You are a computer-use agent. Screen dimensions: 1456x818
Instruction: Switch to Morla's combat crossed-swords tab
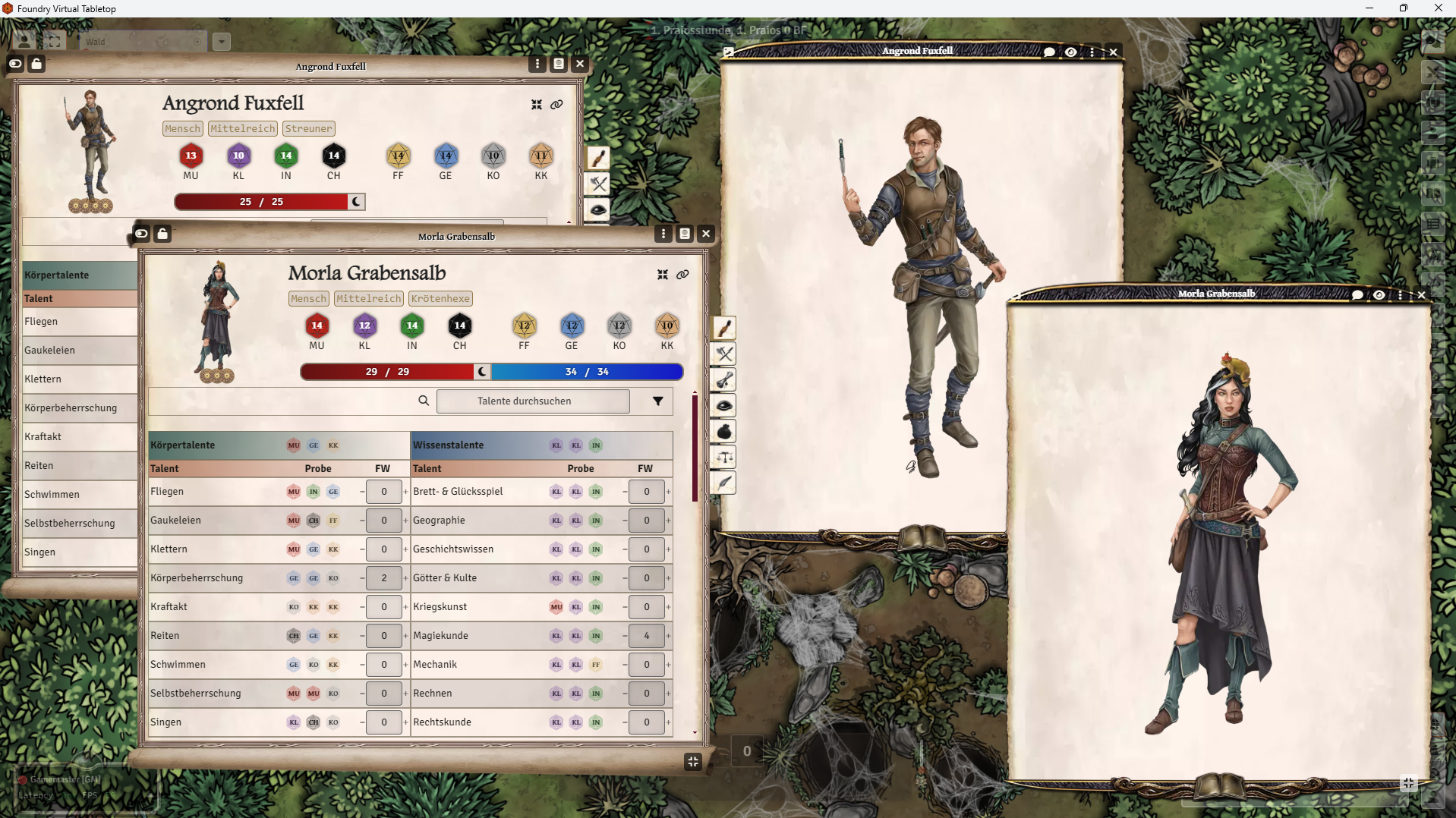point(724,354)
